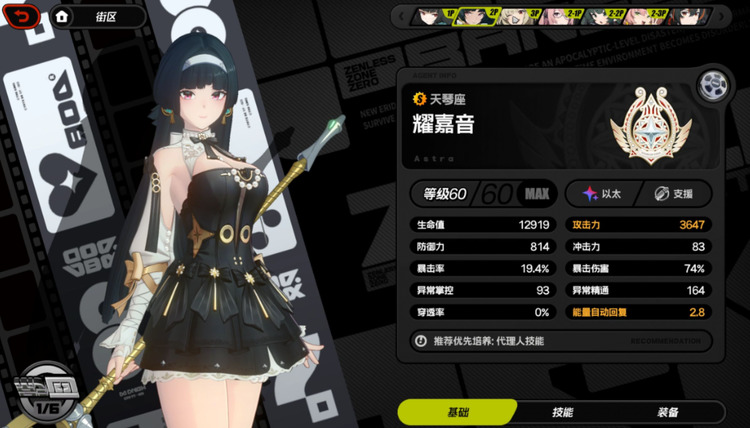The width and height of the screenshot is (750, 428).
Task: Show the 以太 ether attribute details
Action: [603, 193]
